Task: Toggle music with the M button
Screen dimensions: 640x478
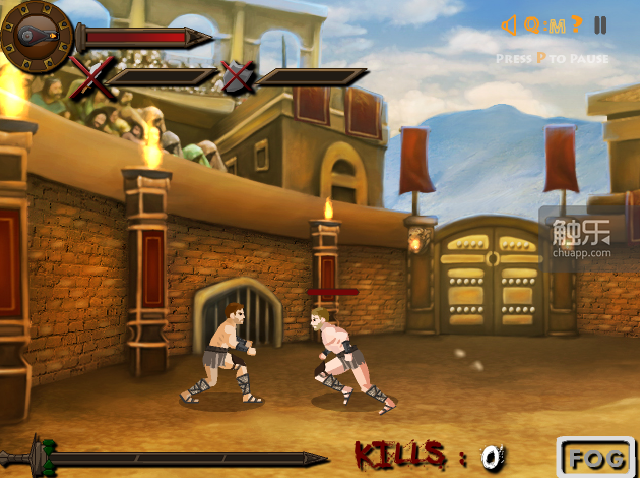Action: point(555,25)
